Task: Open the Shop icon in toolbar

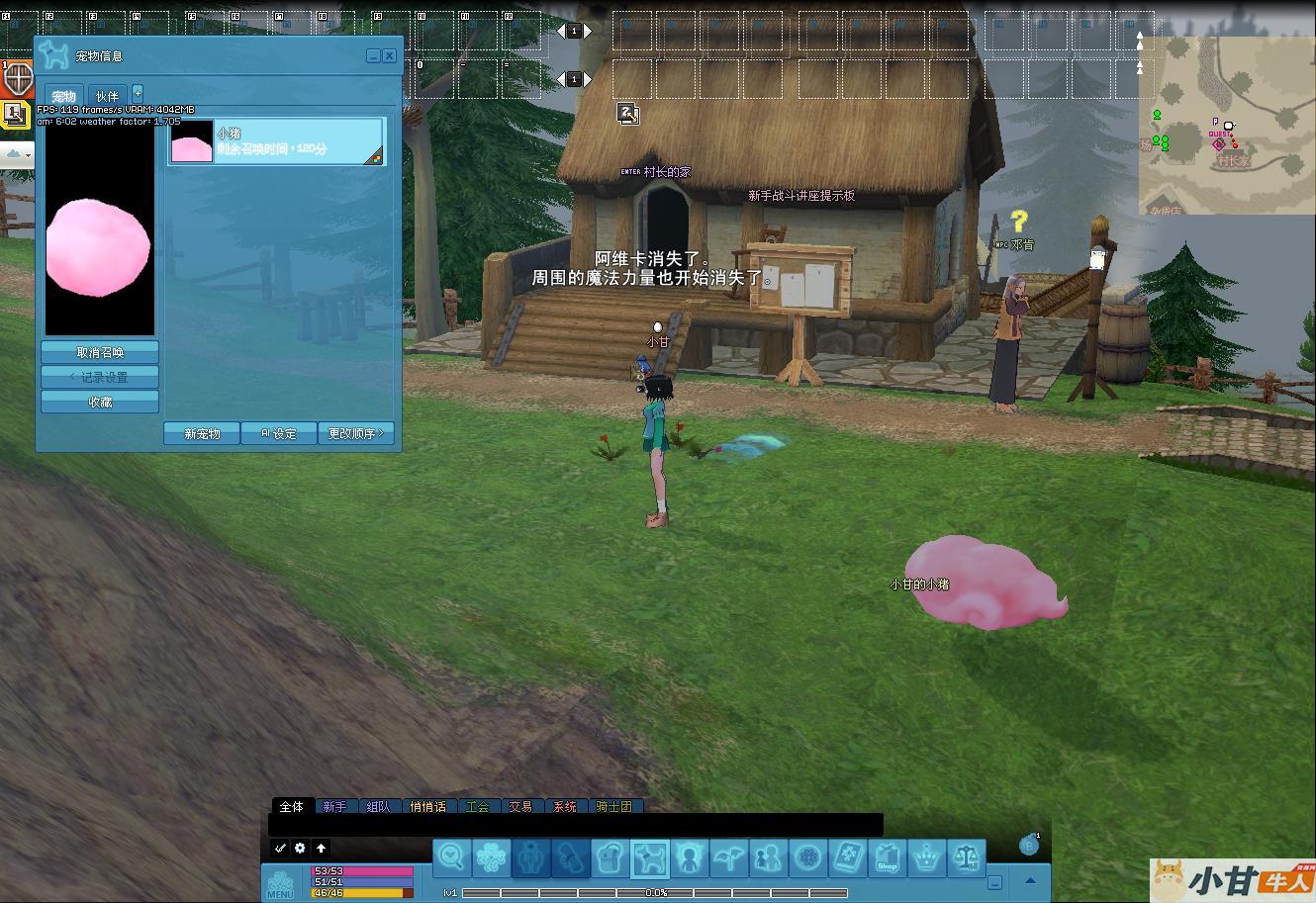Action: click(x=888, y=858)
